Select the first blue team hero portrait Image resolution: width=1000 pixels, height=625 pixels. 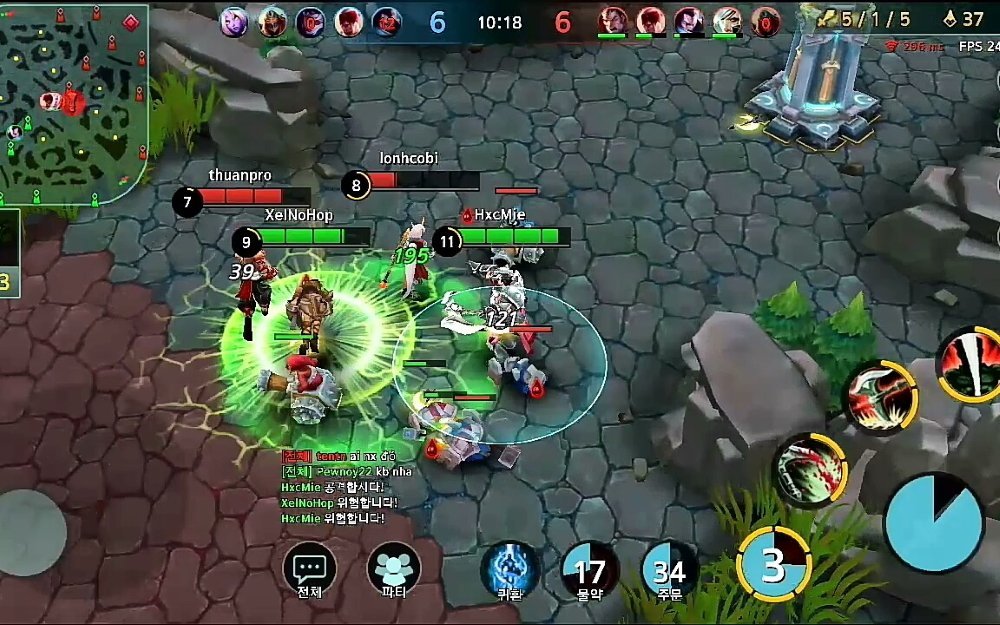click(x=234, y=21)
